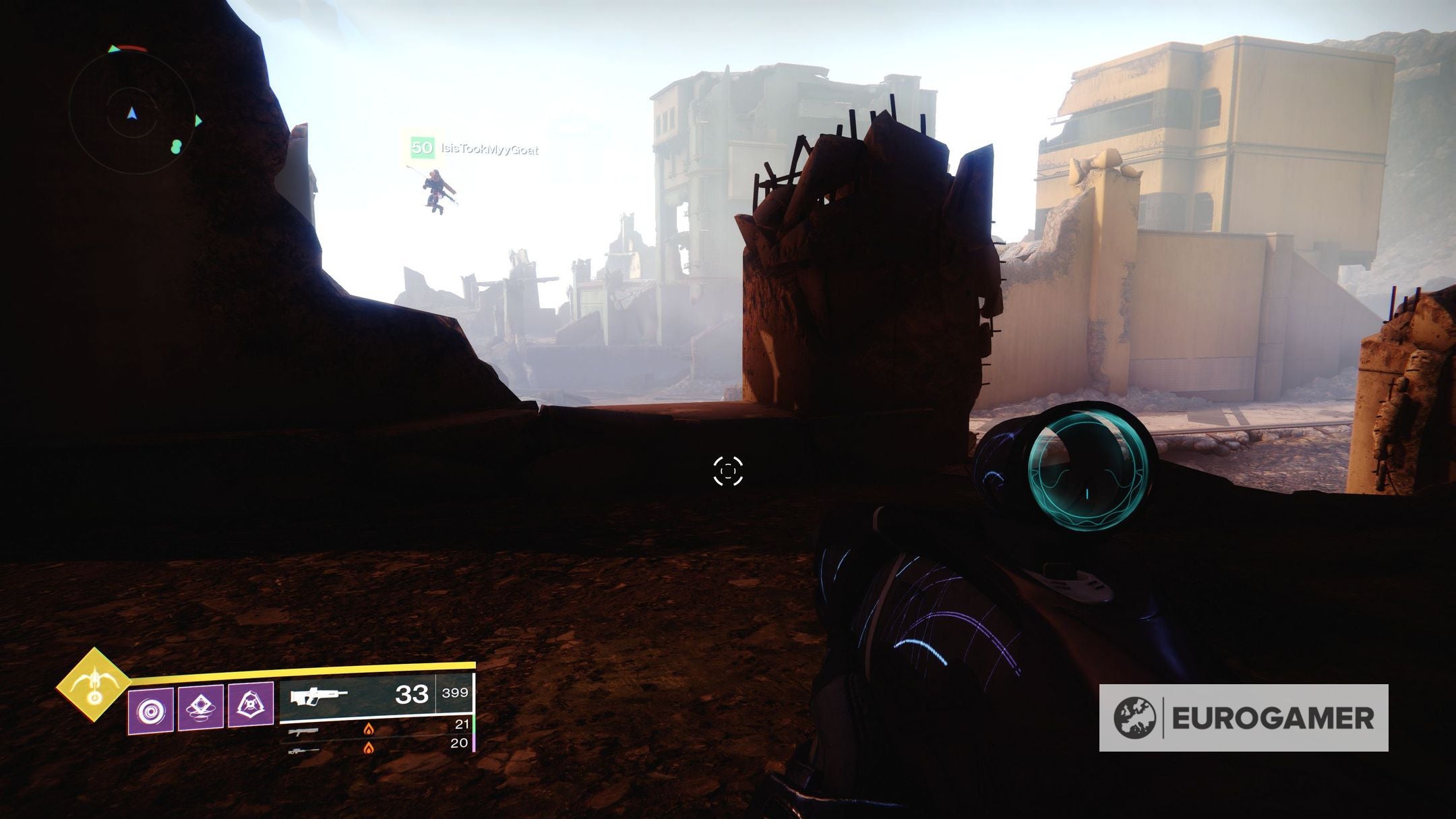This screenshot has width=1456, height=819.
Task: Click the circular radar tracker
Action: [x=132, y=113]
